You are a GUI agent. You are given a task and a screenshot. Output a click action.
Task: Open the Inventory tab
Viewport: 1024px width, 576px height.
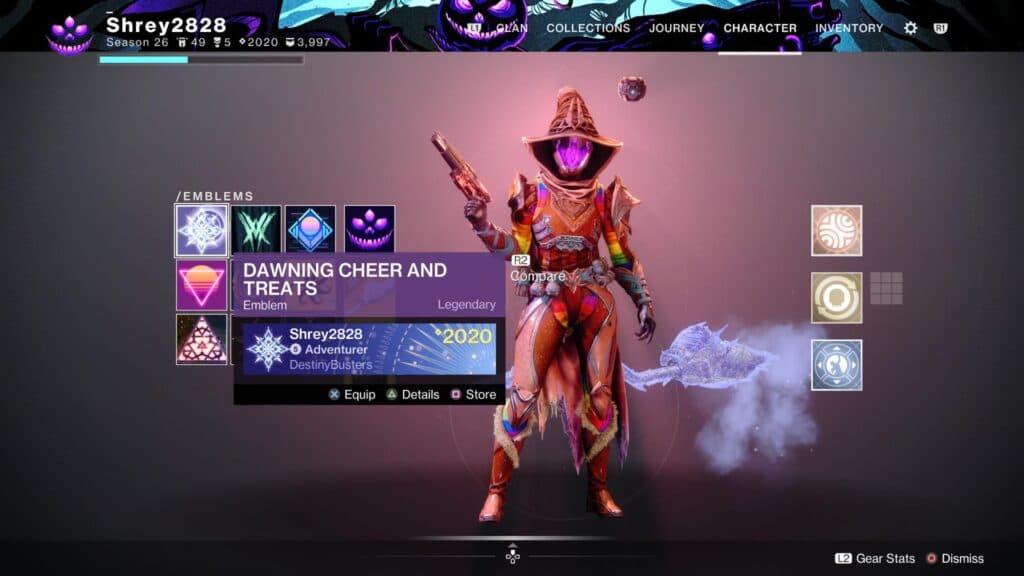coord(850,28)
